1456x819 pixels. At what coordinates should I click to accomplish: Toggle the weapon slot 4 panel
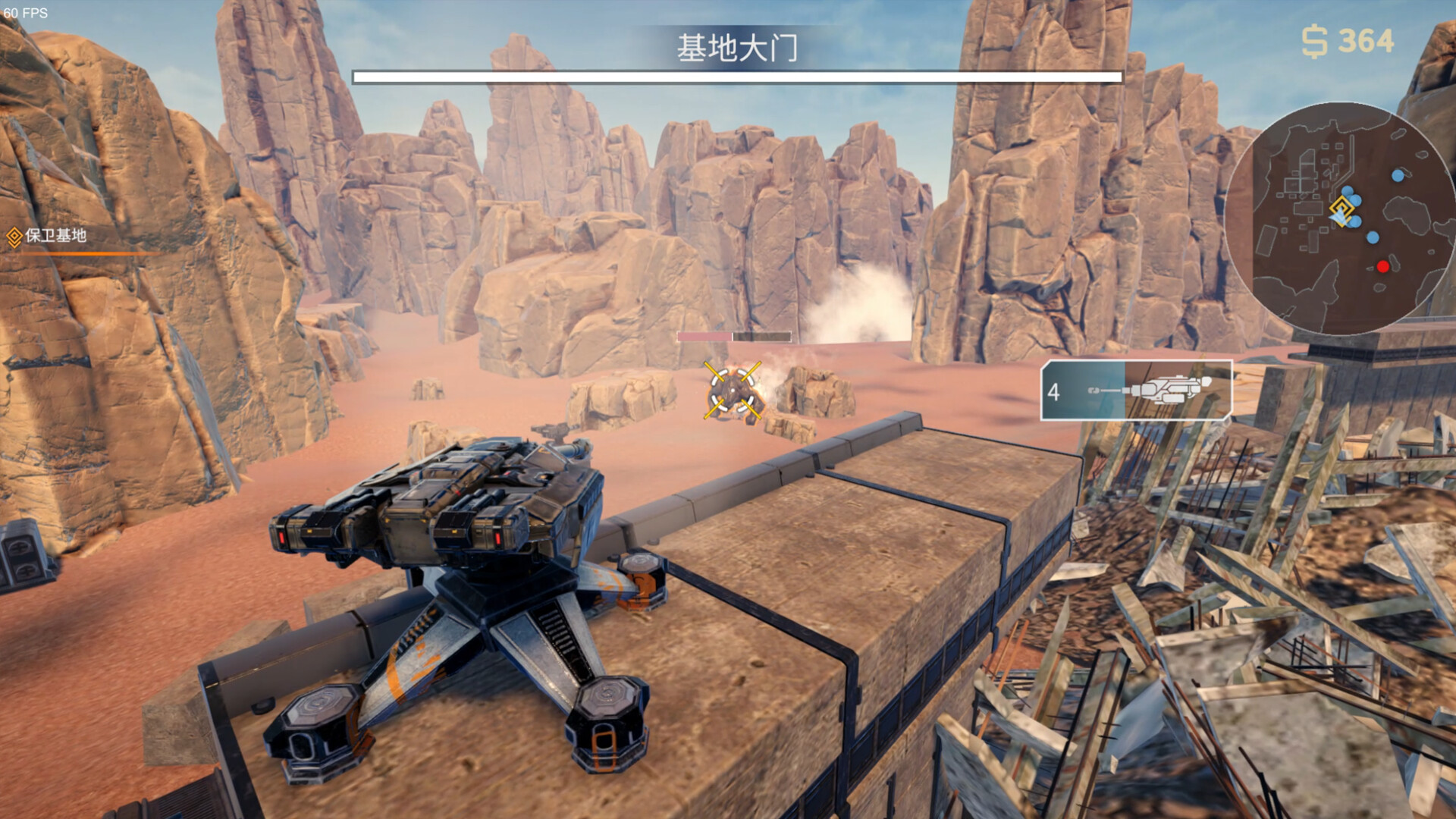point(1136,389)
